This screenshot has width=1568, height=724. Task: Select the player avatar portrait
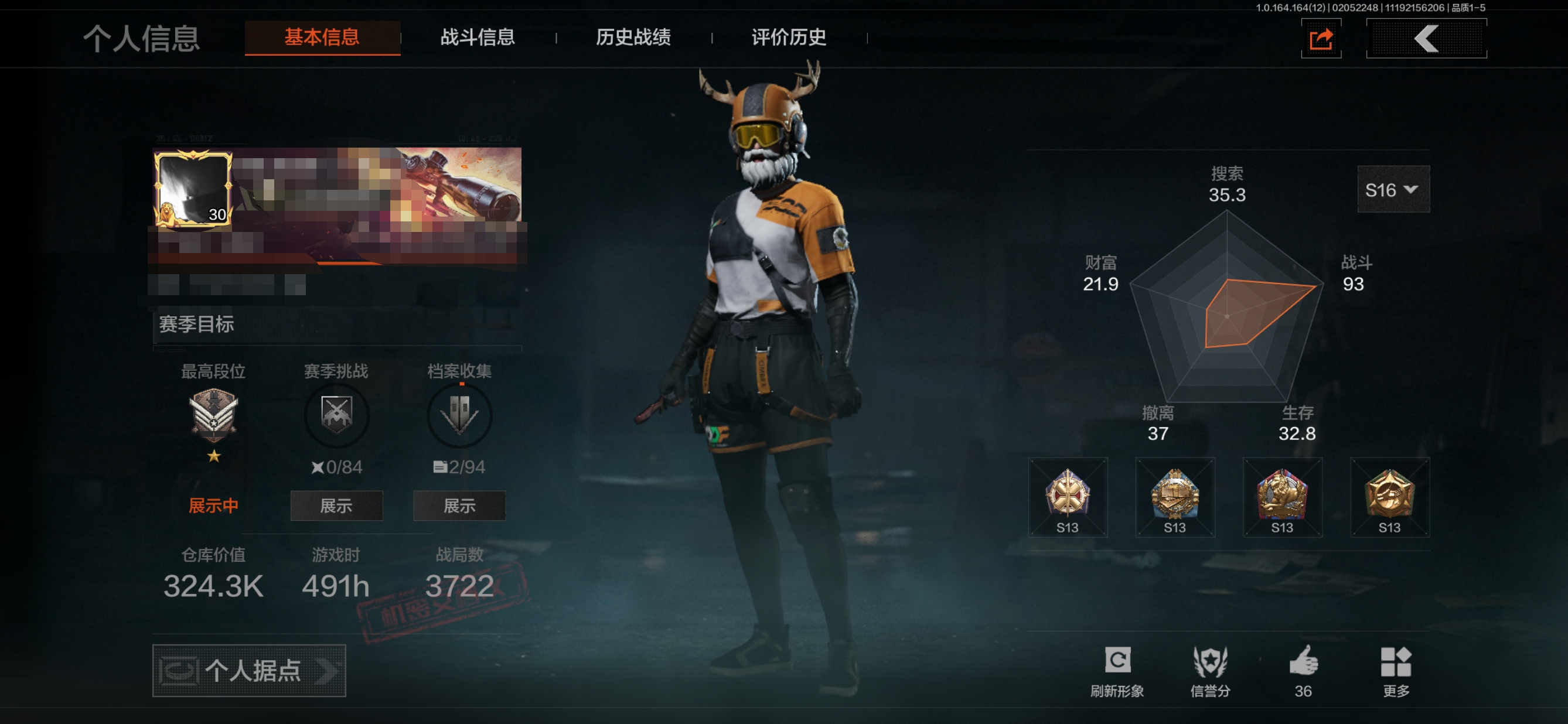point(193,190)
